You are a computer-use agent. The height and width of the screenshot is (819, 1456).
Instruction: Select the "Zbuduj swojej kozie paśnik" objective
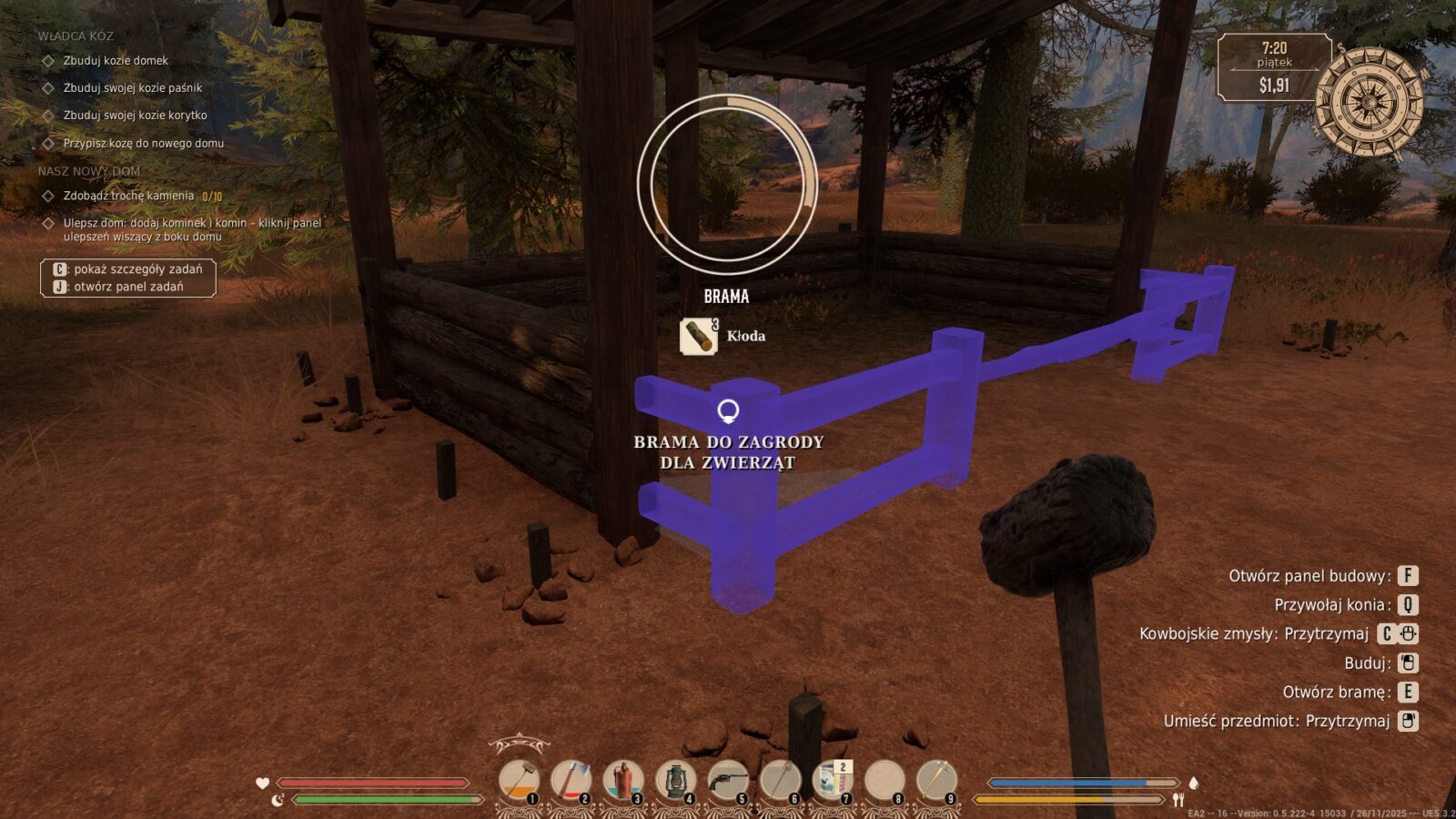(x=132, y=88)
